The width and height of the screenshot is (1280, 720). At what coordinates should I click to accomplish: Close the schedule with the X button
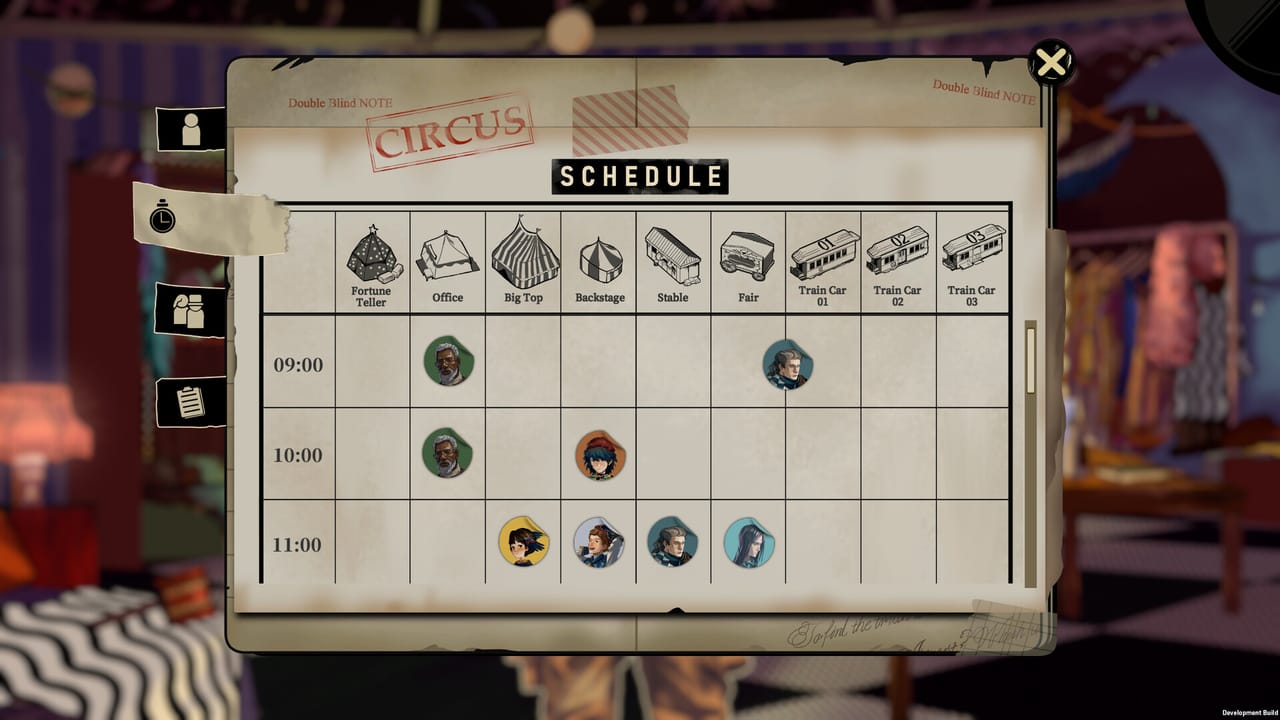click(x=1049, y=62)
